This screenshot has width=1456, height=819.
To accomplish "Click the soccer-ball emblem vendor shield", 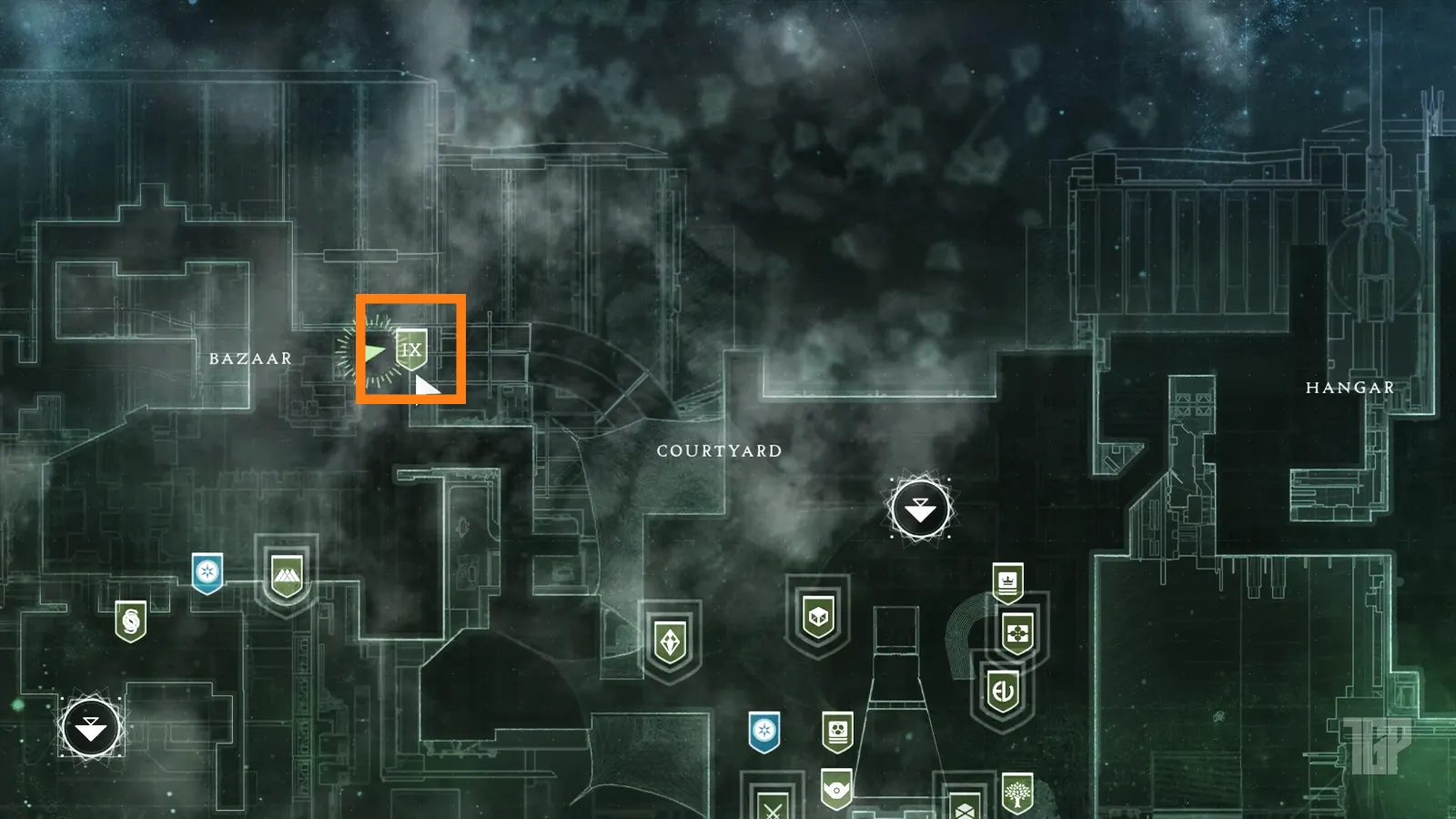I will (x=839, y=730).
